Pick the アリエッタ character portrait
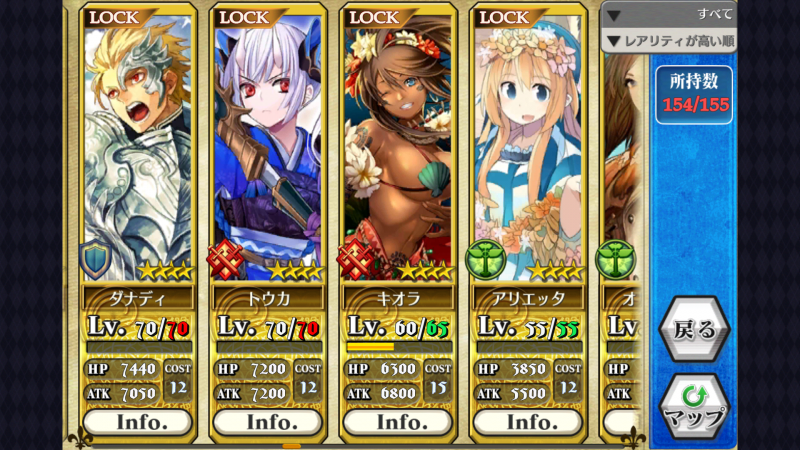800x450 pixels. (x=527, y=150)
